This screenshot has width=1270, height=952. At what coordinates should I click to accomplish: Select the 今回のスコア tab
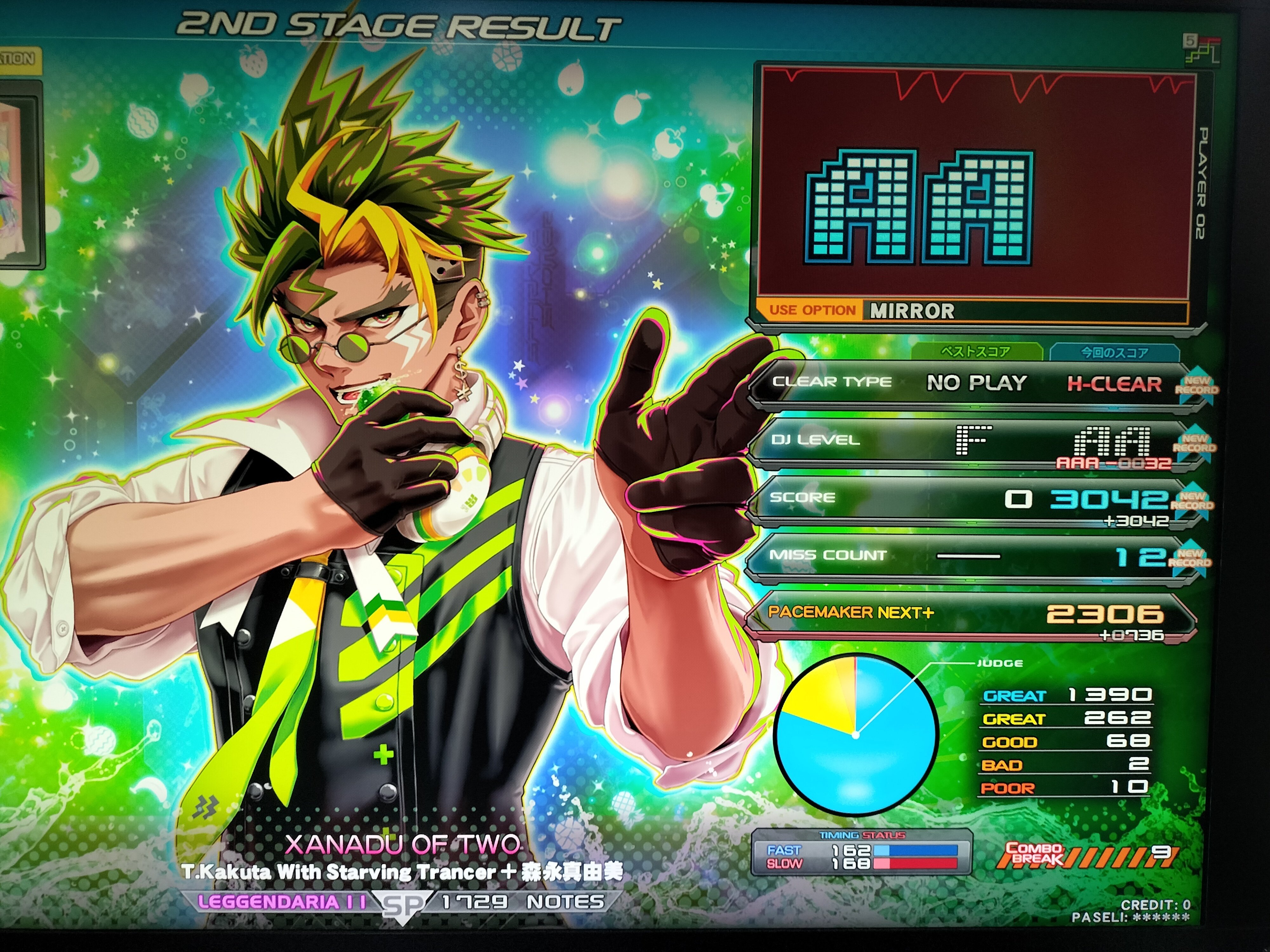(1114, 352)
